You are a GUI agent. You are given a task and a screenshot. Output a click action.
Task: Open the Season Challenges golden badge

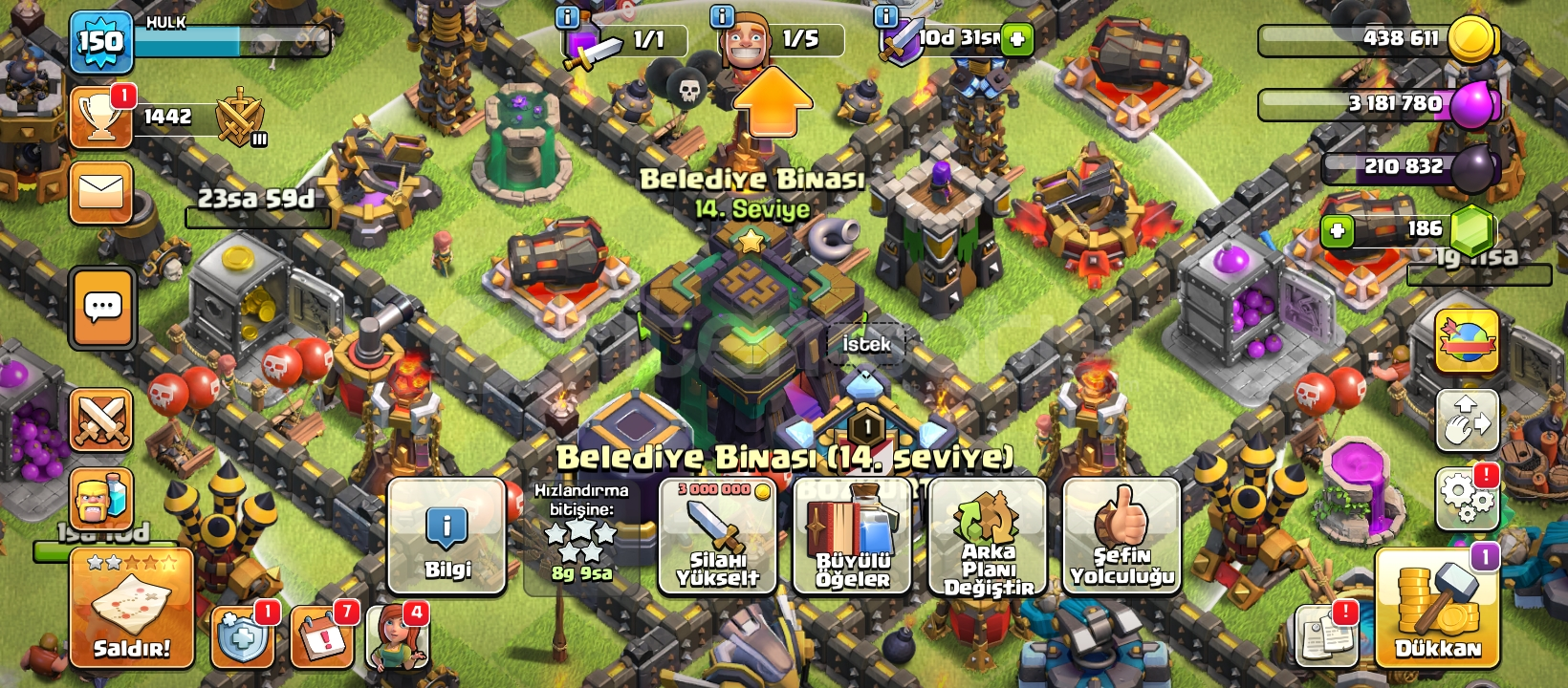click(1468, 339)
